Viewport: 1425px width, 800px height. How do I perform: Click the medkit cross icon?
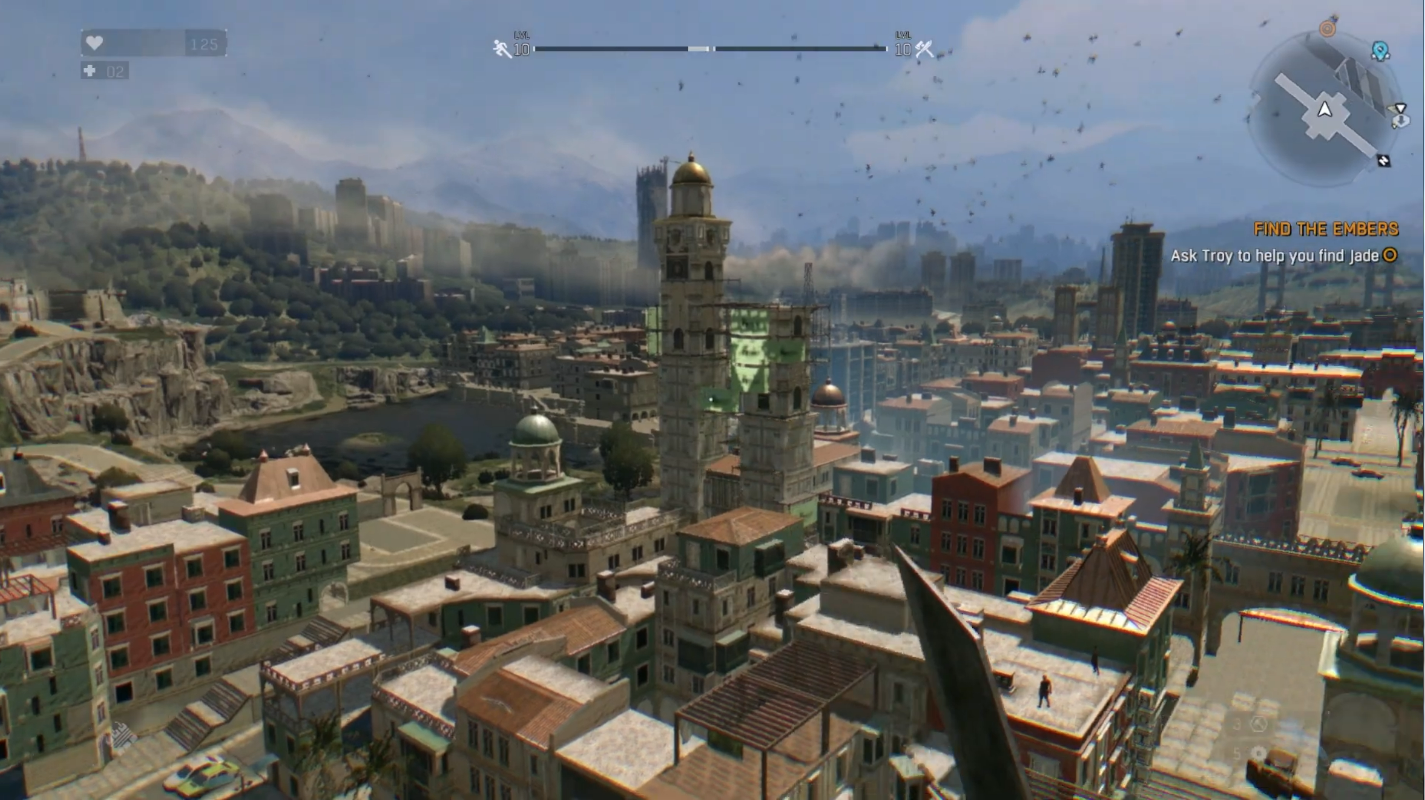92,71
